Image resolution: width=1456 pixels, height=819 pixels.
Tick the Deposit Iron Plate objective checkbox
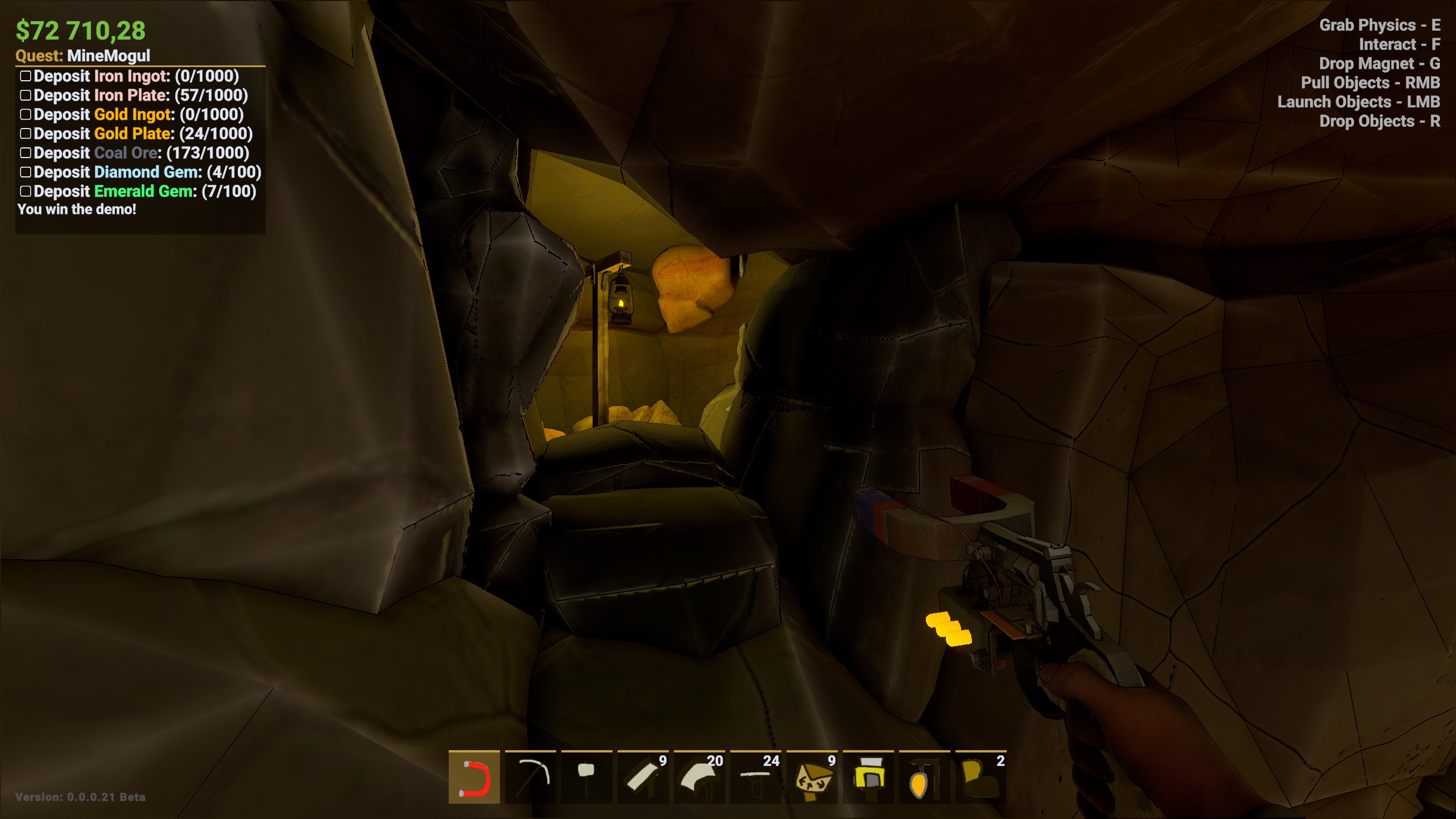[x=26, y=96]
